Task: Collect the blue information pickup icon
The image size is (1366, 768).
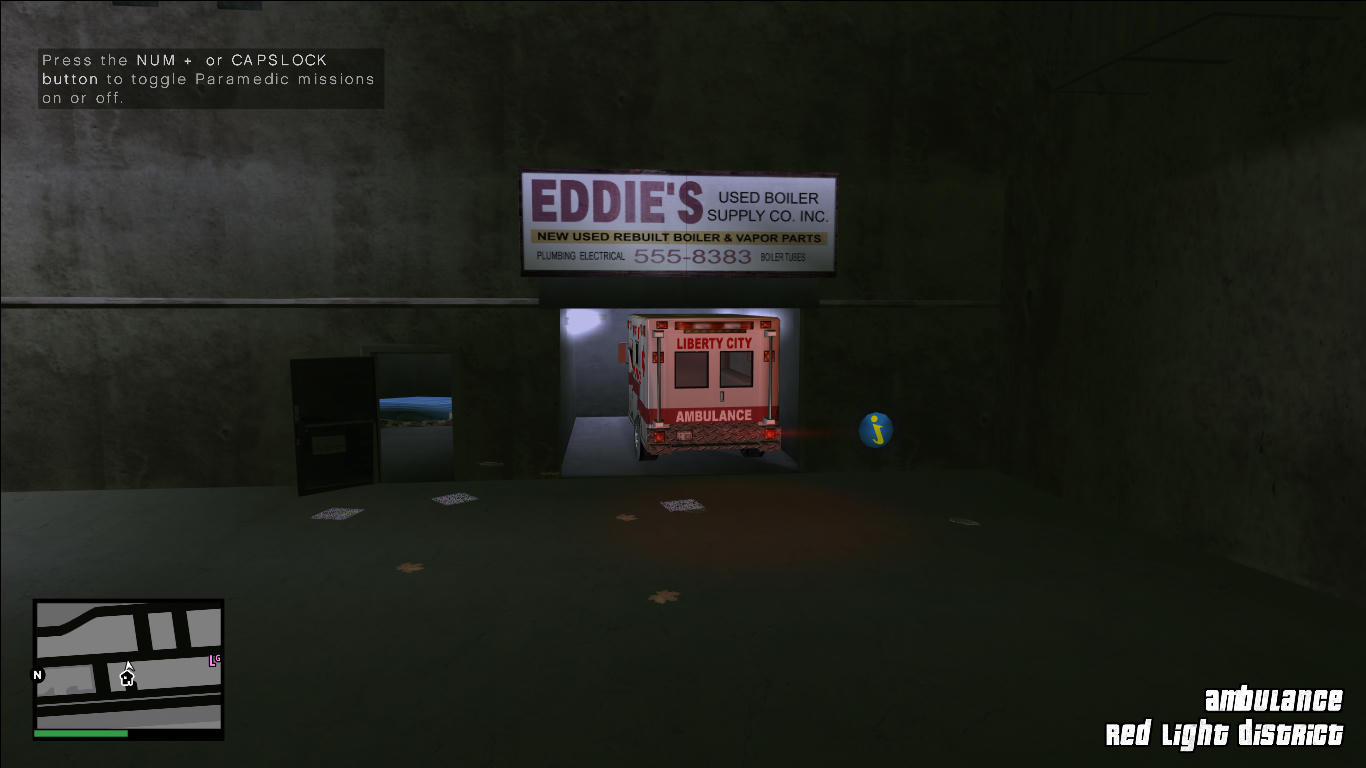Action: click(x=874, y=428)
